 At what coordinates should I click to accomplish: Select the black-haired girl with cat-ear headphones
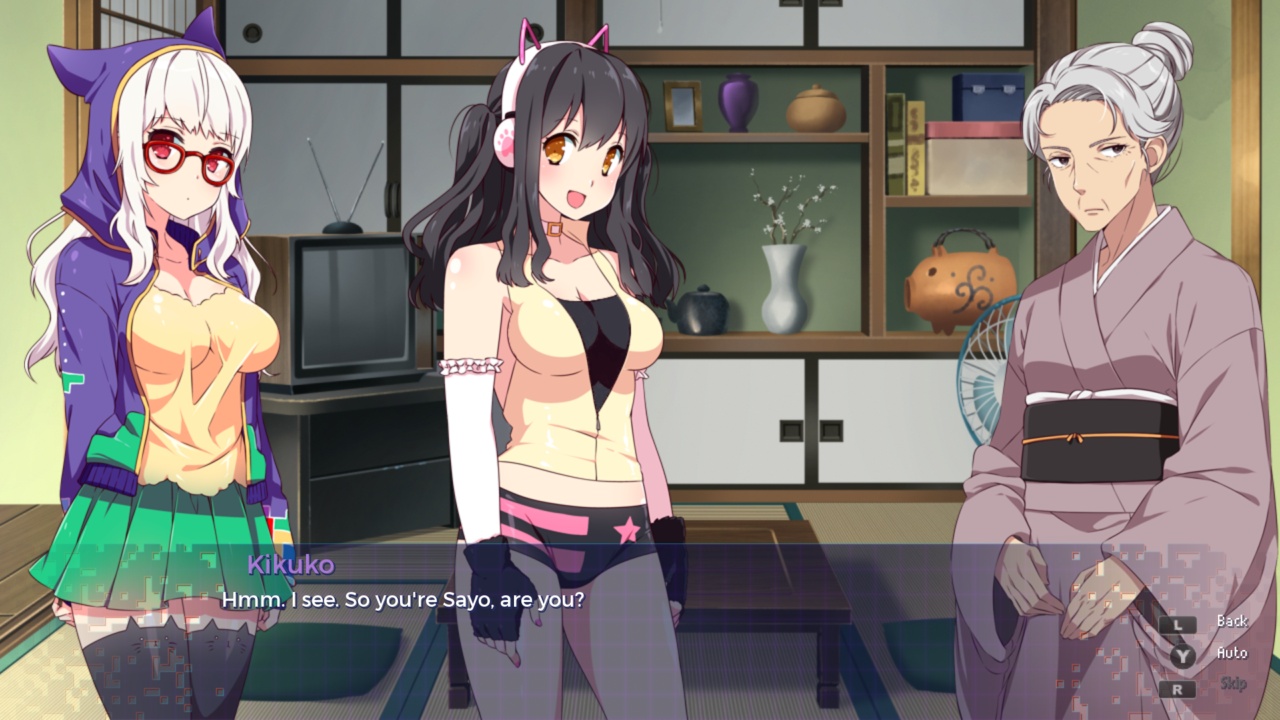point(570,300)
